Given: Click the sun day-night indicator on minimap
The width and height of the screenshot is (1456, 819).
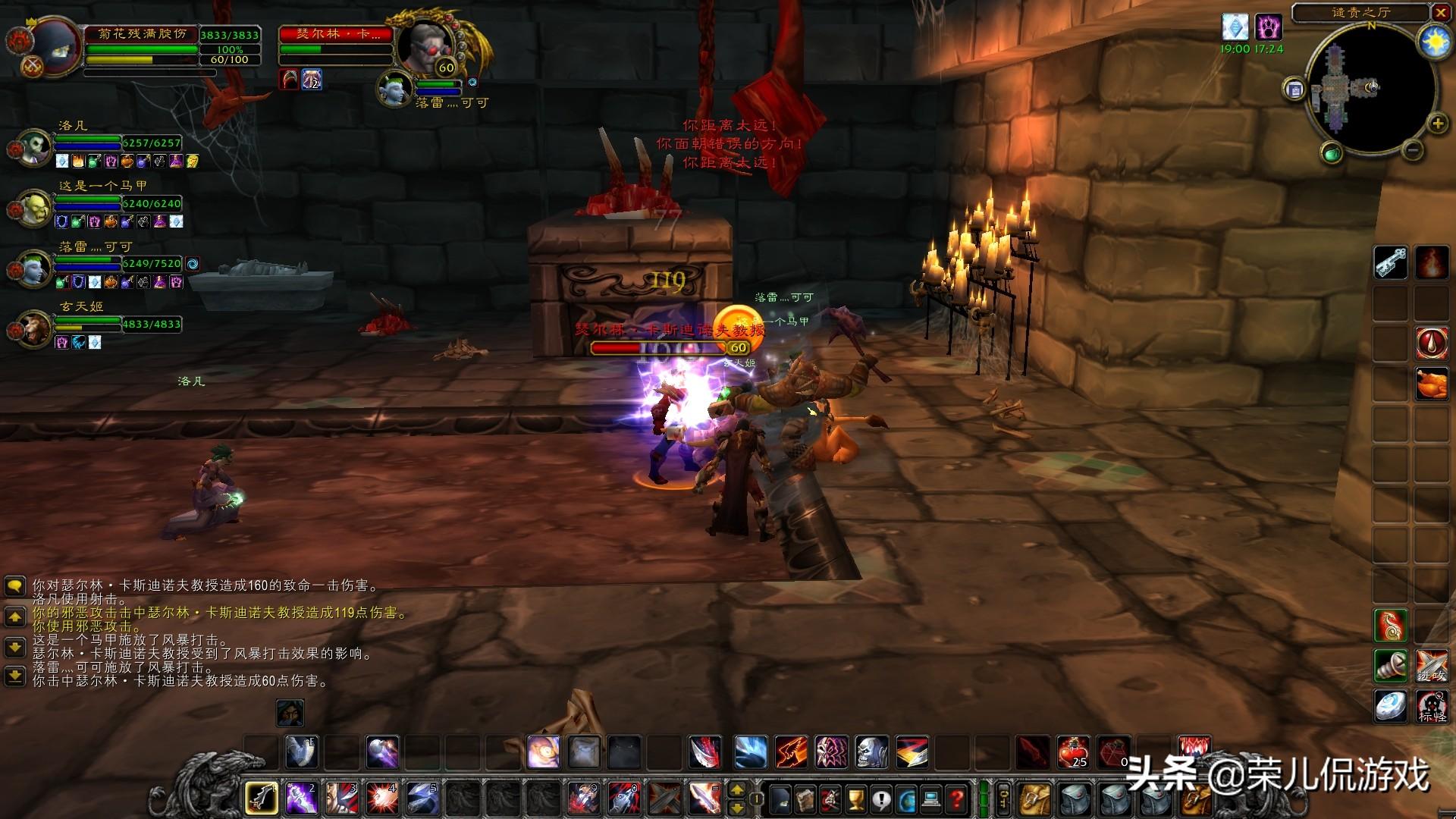Looking at the screenshot, I should pos(1435,42).
